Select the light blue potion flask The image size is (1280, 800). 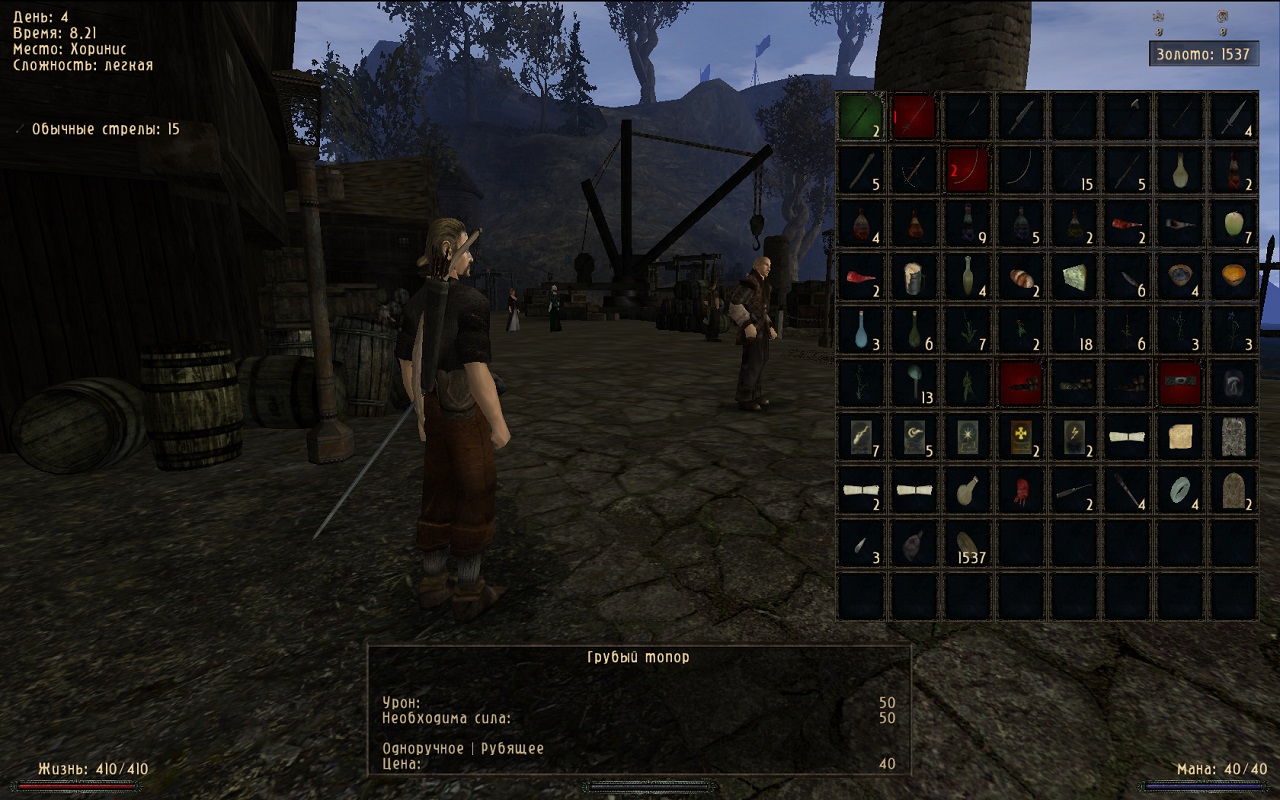(x=861, y=330)
